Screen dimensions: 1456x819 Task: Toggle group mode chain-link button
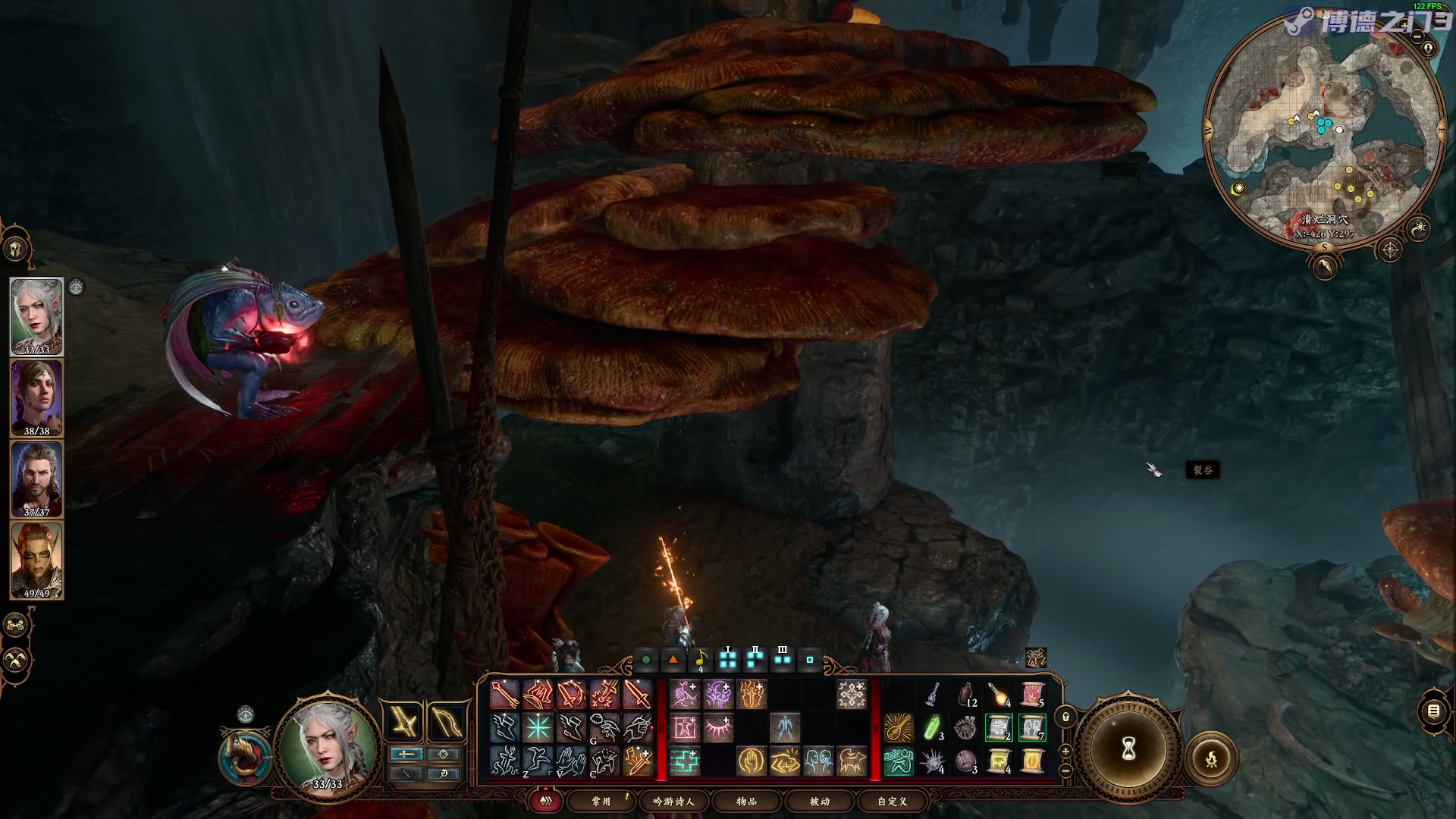pos(17,626)
